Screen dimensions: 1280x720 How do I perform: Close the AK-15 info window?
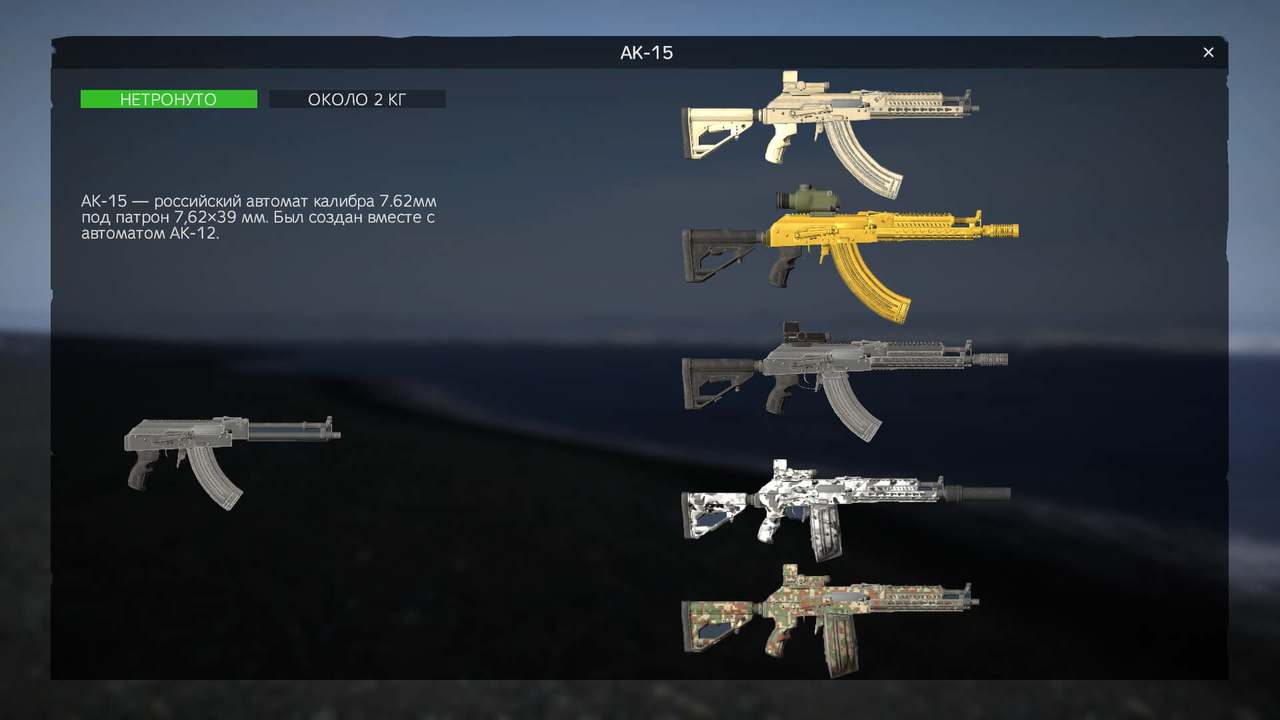pos(1208,52)
